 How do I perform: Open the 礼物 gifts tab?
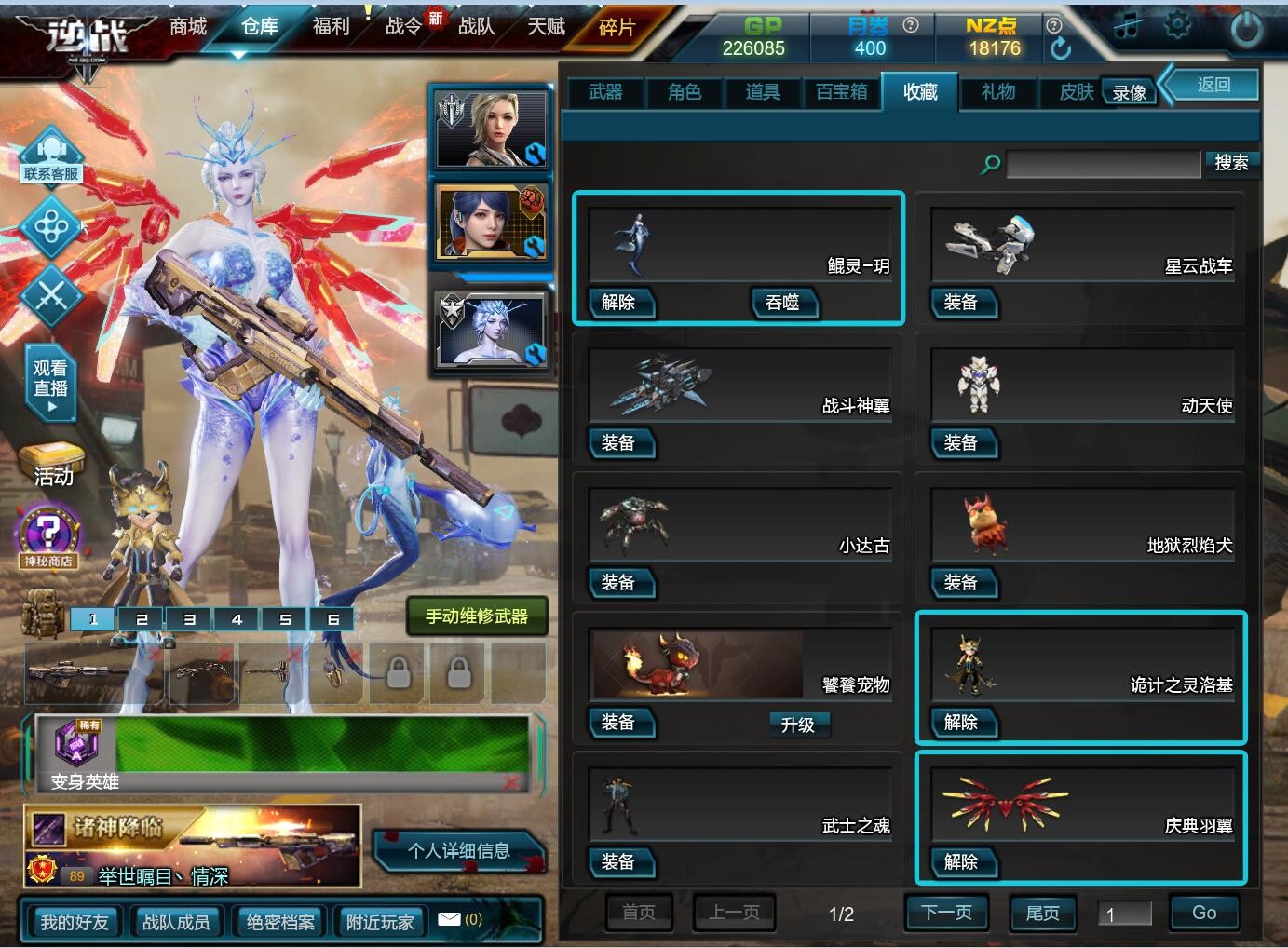[x=998, y=92]
